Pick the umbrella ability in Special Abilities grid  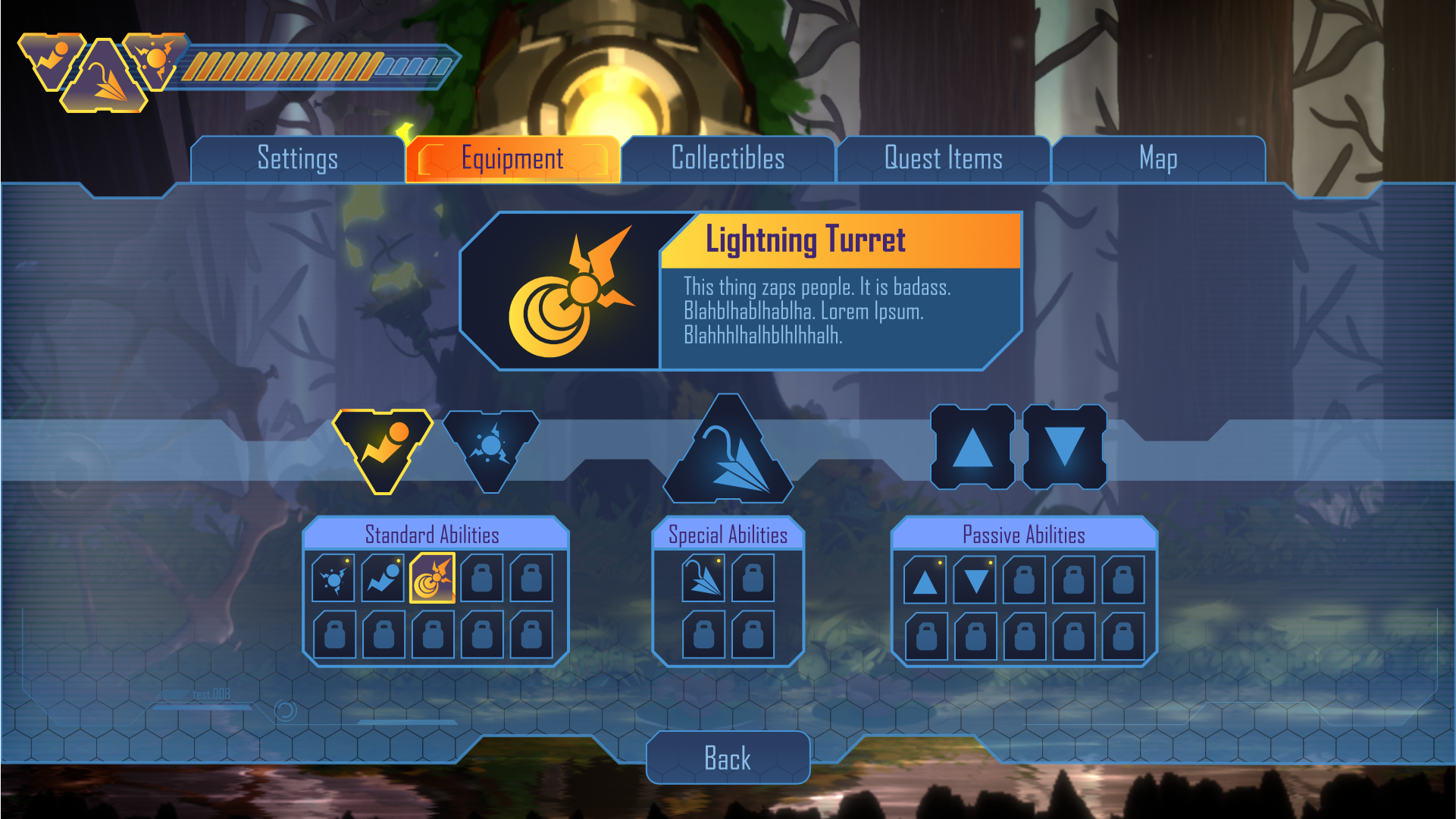(703, 579)
